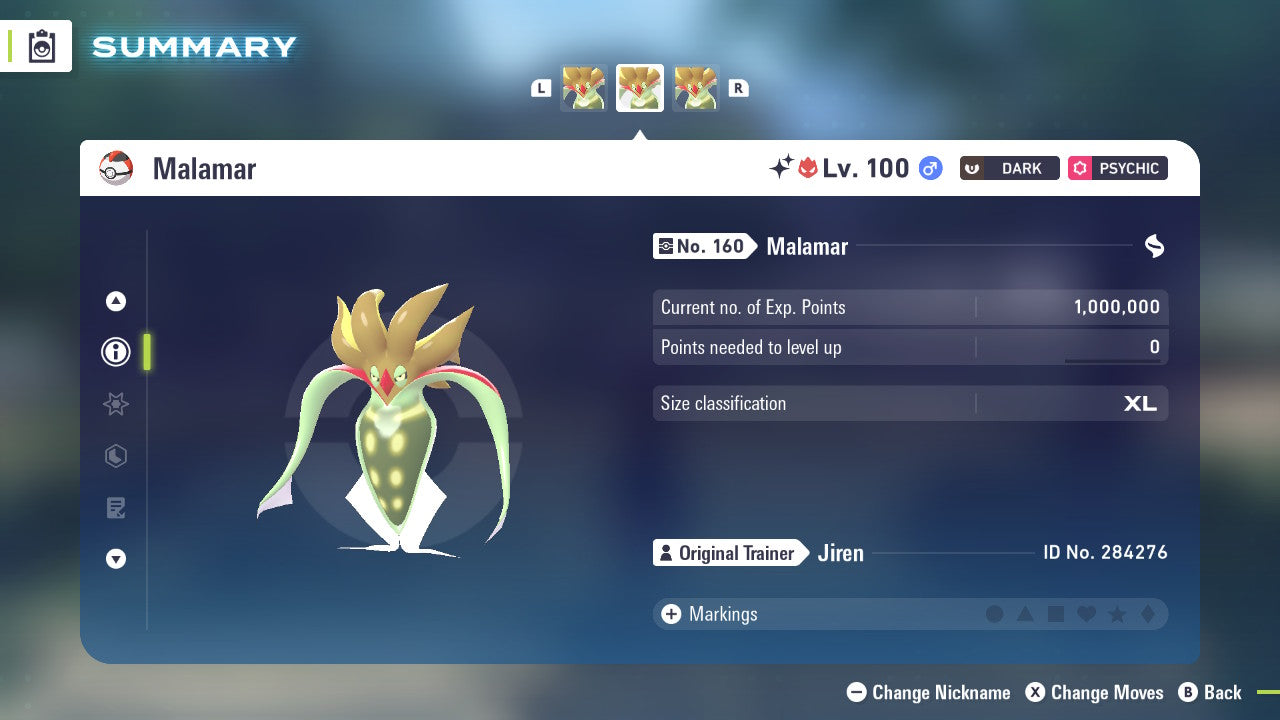Select the PSYCHIC type badge
Screen dimensions: 1280x720
(x=1117, y=168)
